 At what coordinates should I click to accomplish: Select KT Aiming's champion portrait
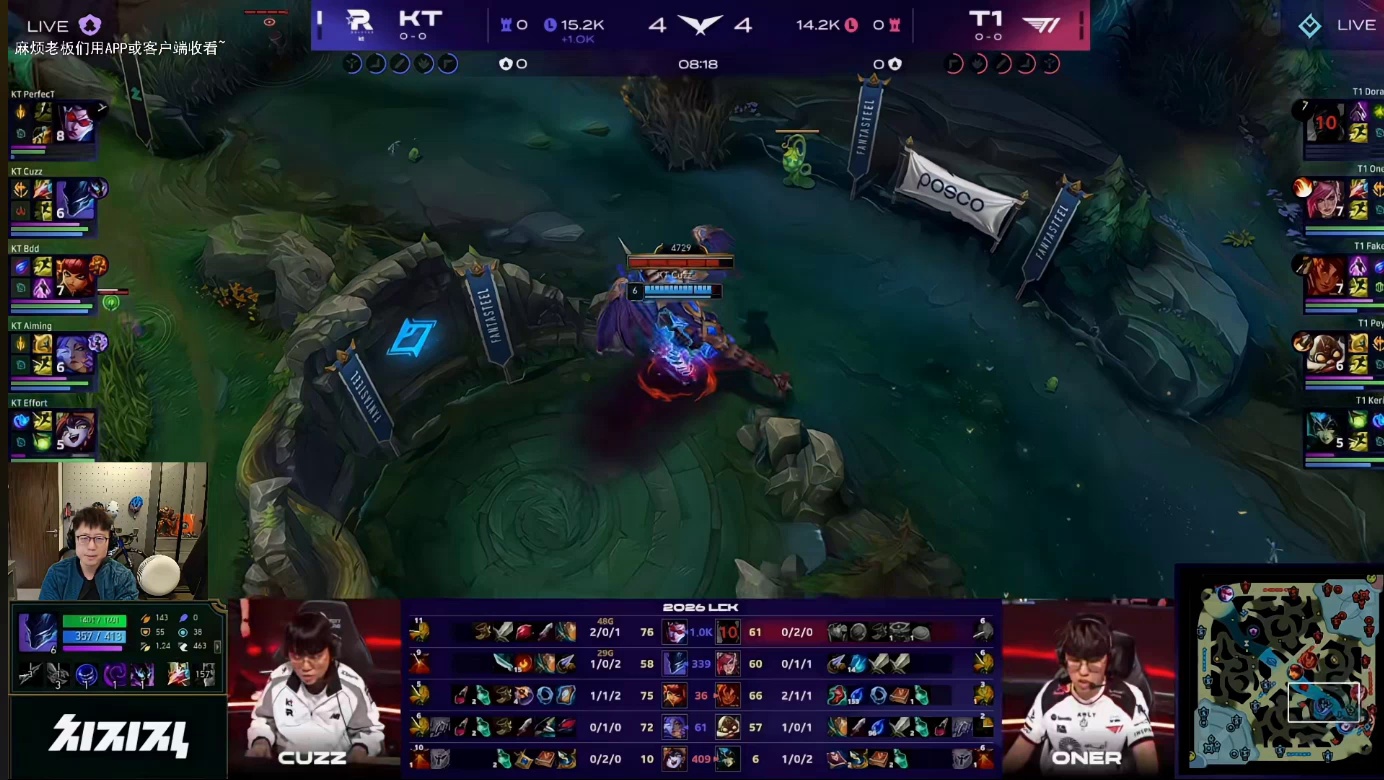tap(74, 354)
